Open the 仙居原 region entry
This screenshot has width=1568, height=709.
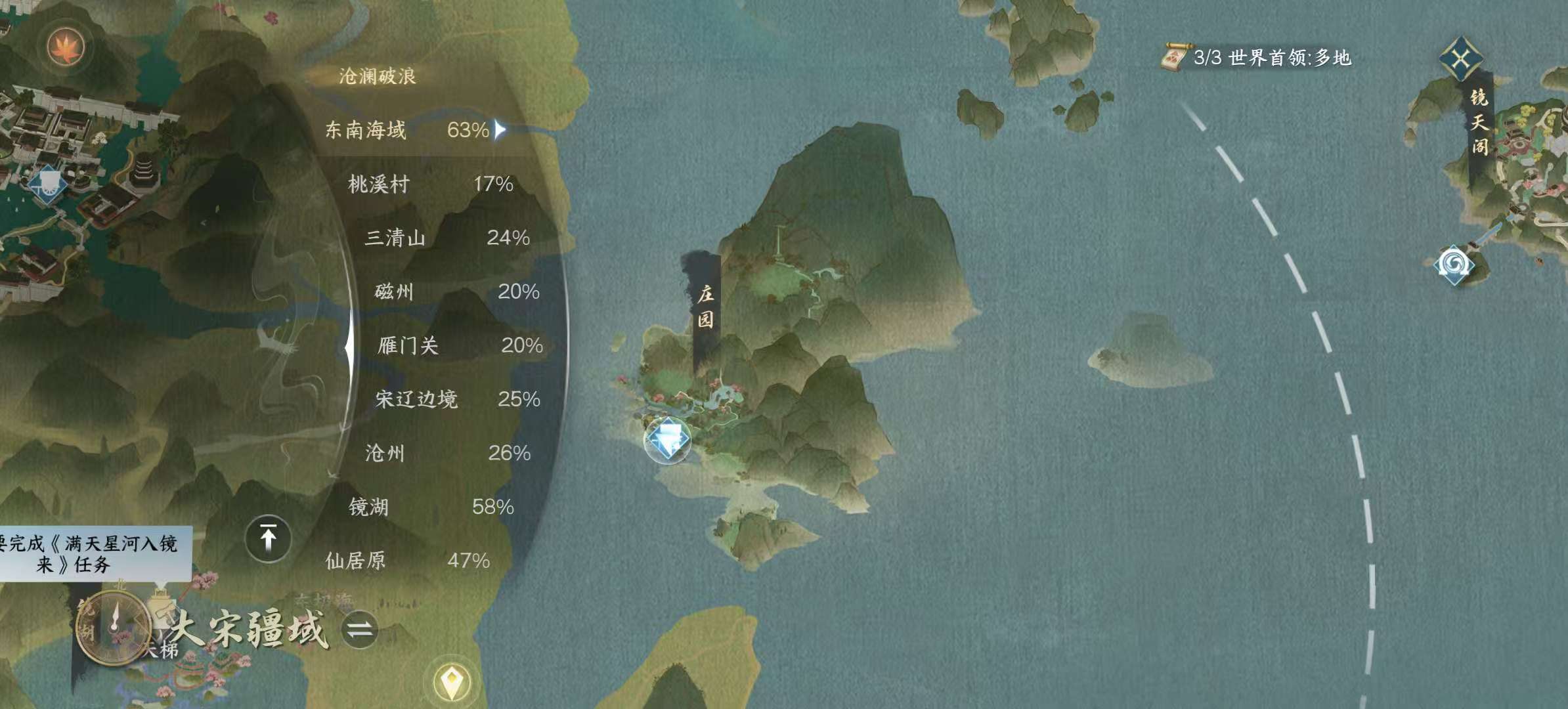pyautogui.click(x=358, y=561)
